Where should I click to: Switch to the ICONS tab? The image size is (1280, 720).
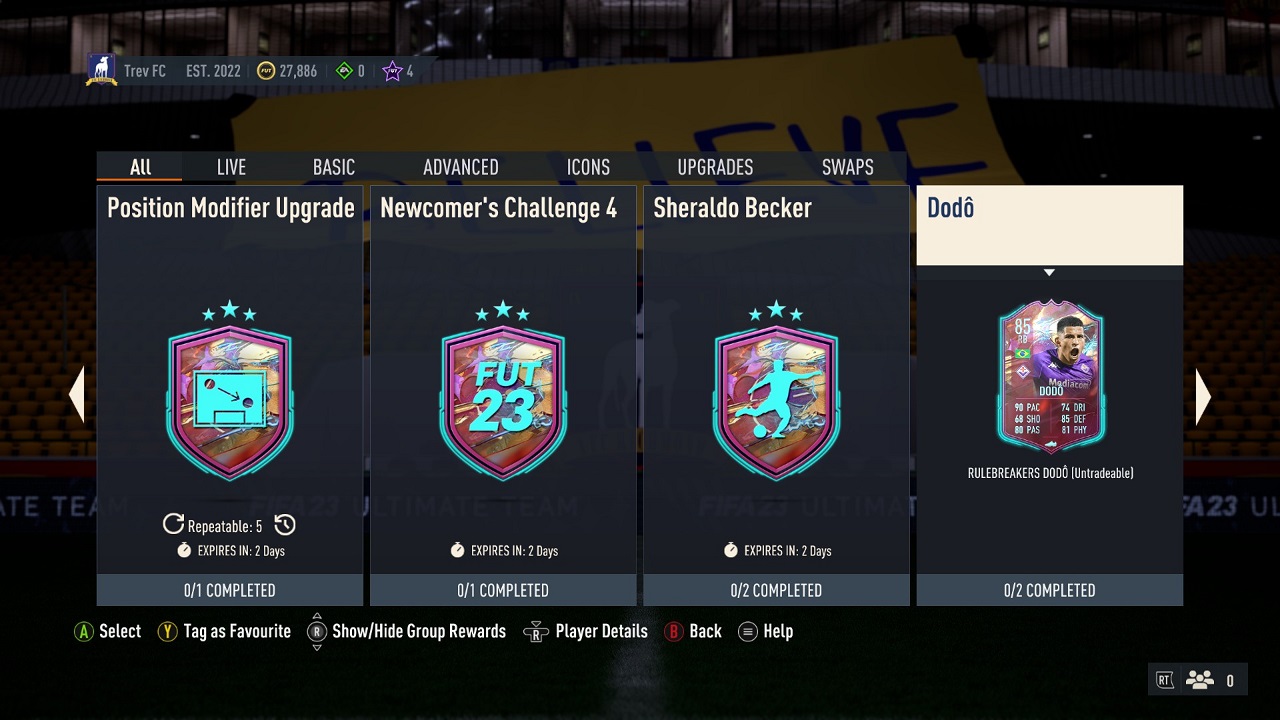pyautogui.click(x=588, y=167)
